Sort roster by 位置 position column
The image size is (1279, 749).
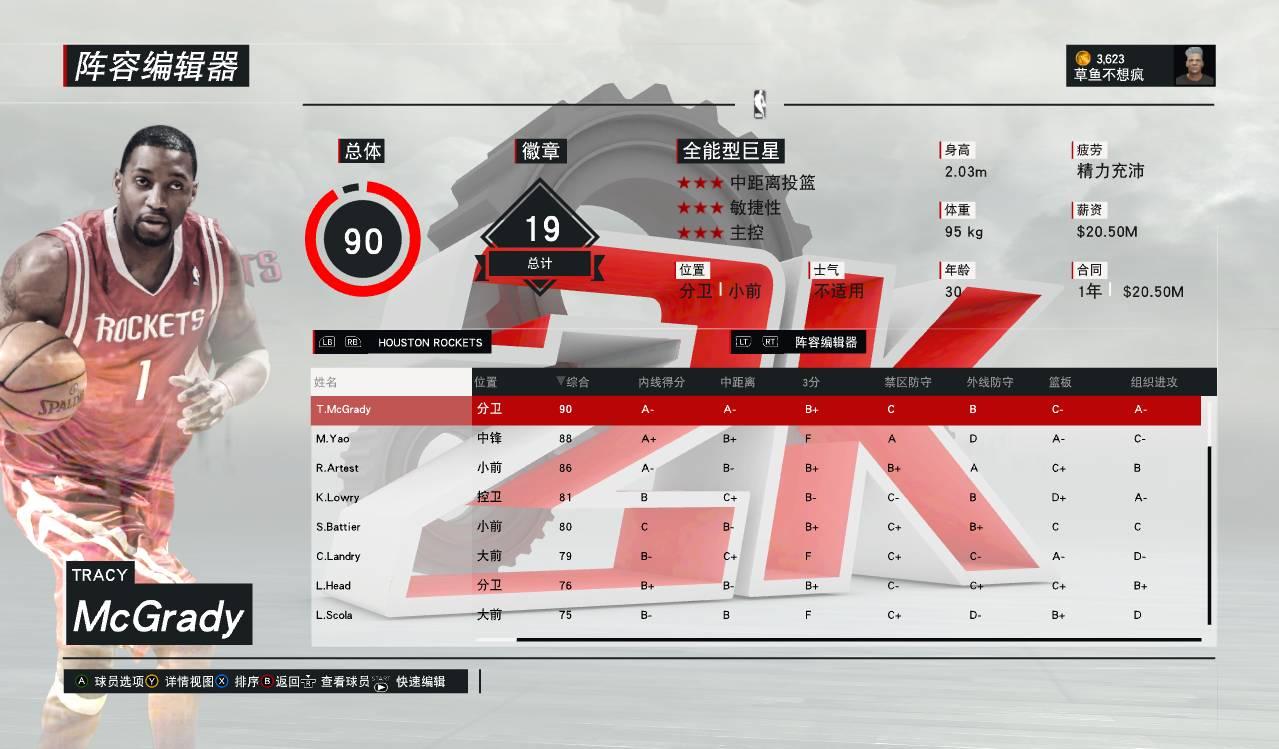point(486,382)
